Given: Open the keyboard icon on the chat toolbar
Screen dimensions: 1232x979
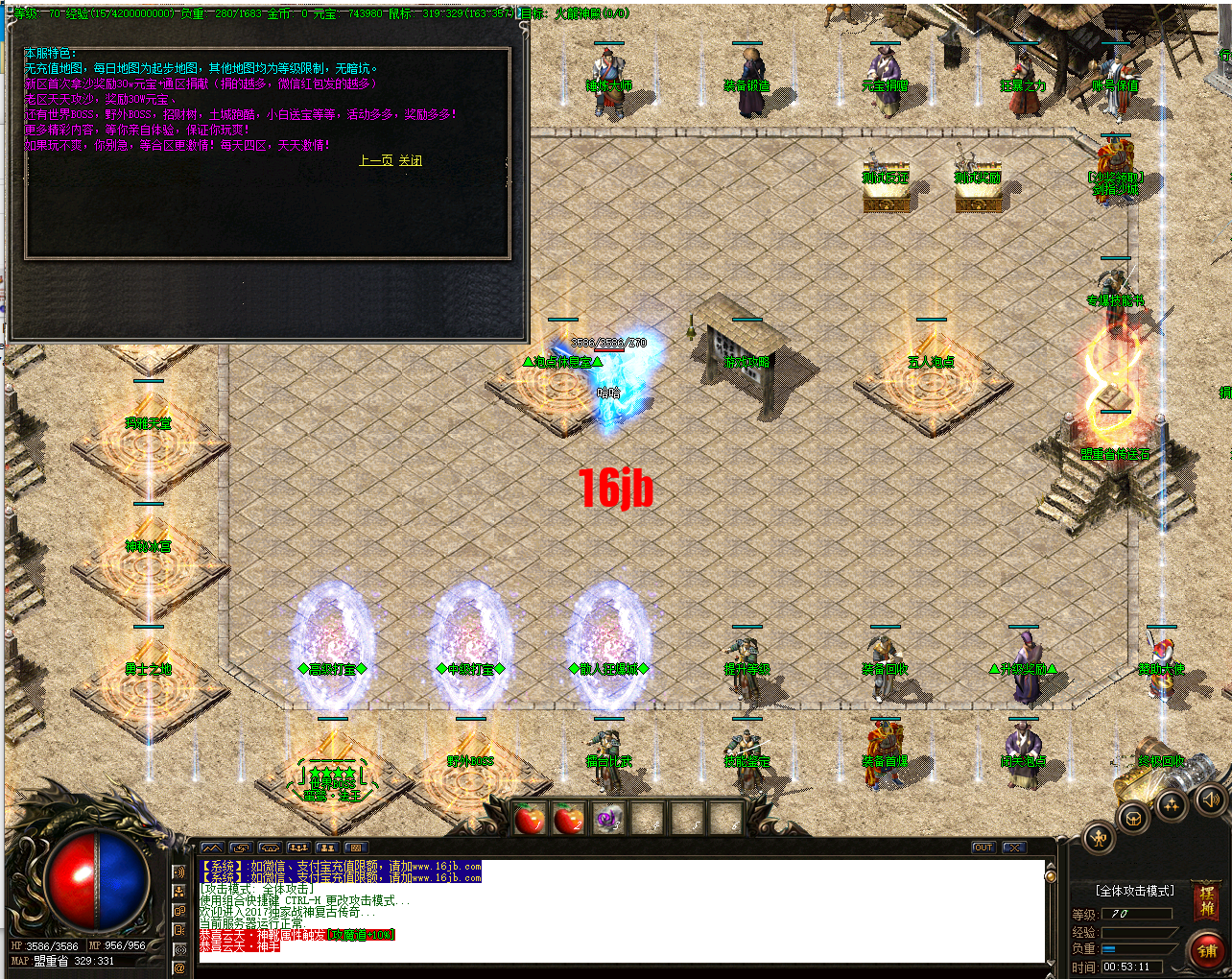Looking at the screenshot, I should [x=356, y=848].
